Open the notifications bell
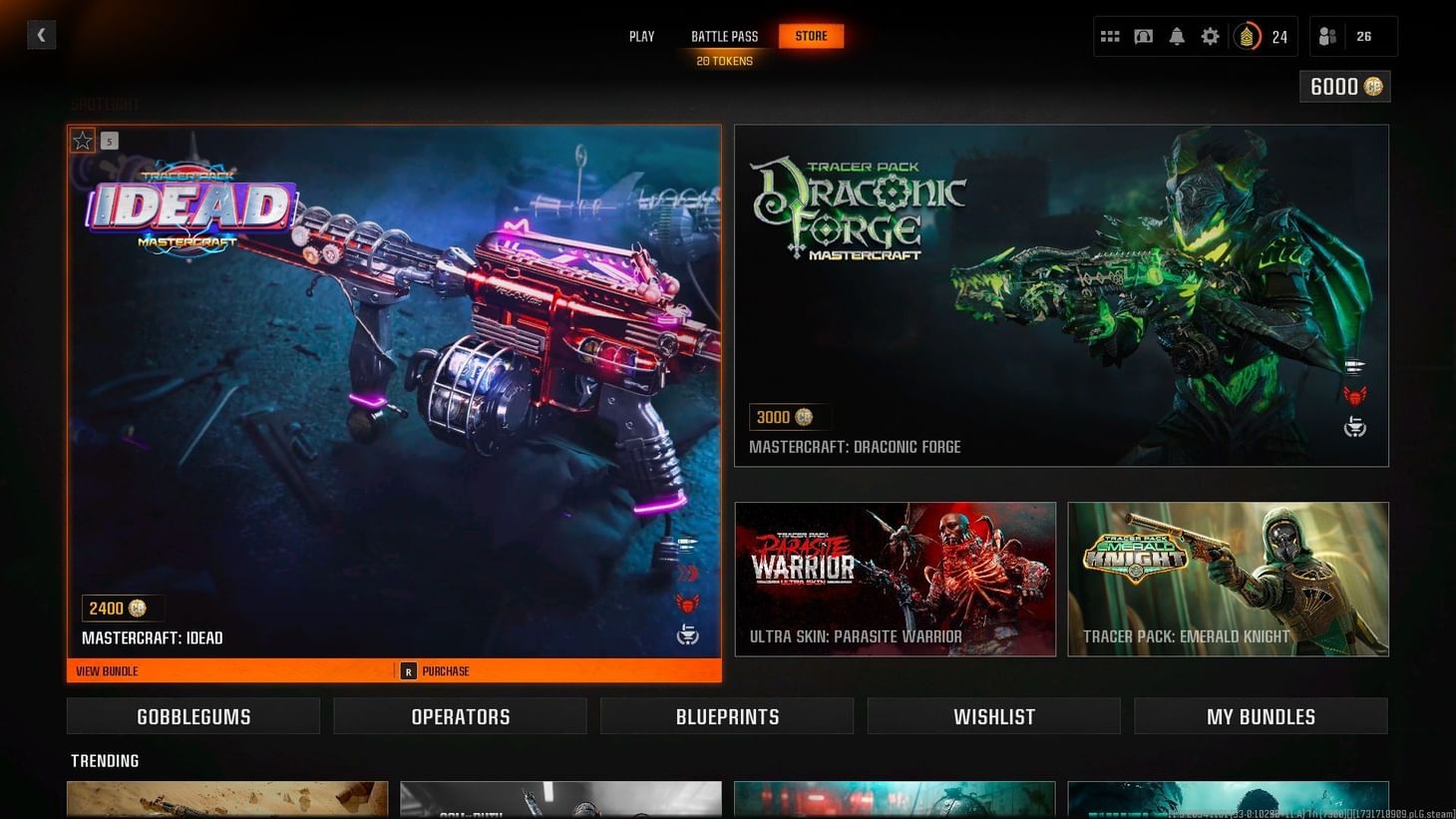The height and width of the screenshot is (819, 1456). [x=1177, y=36]
